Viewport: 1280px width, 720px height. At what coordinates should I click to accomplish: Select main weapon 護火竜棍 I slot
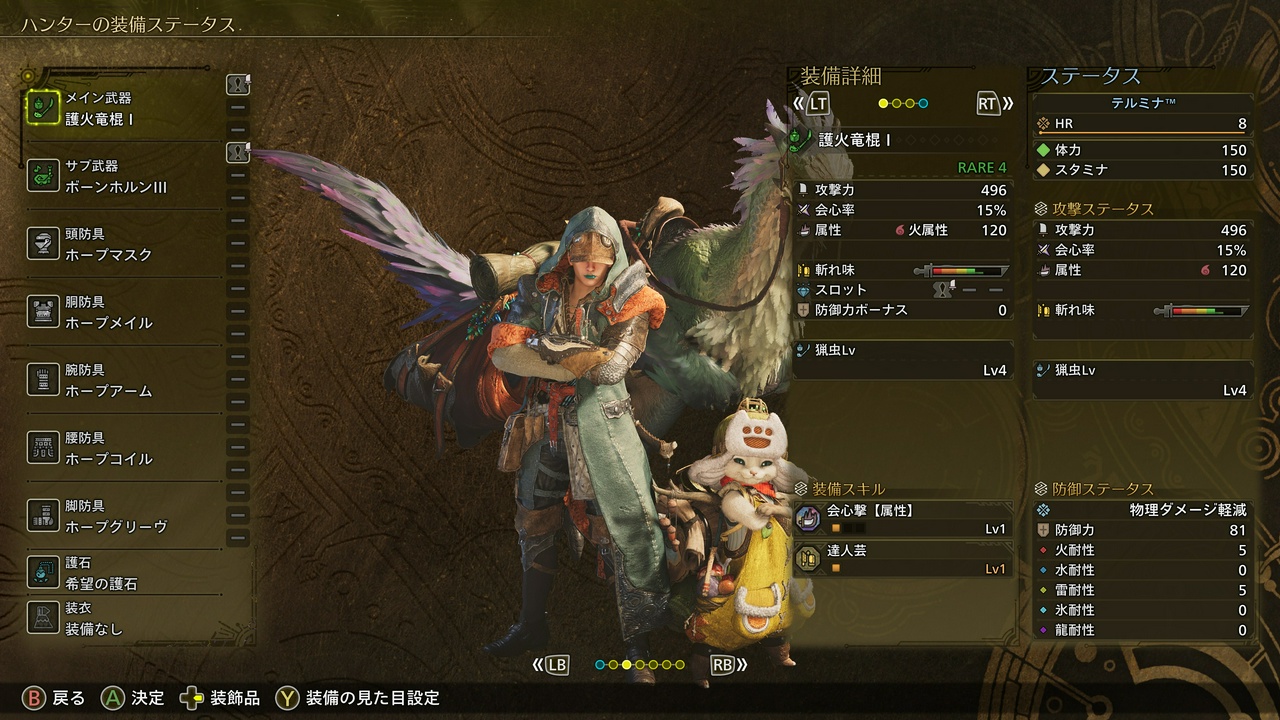pos(122,108)
